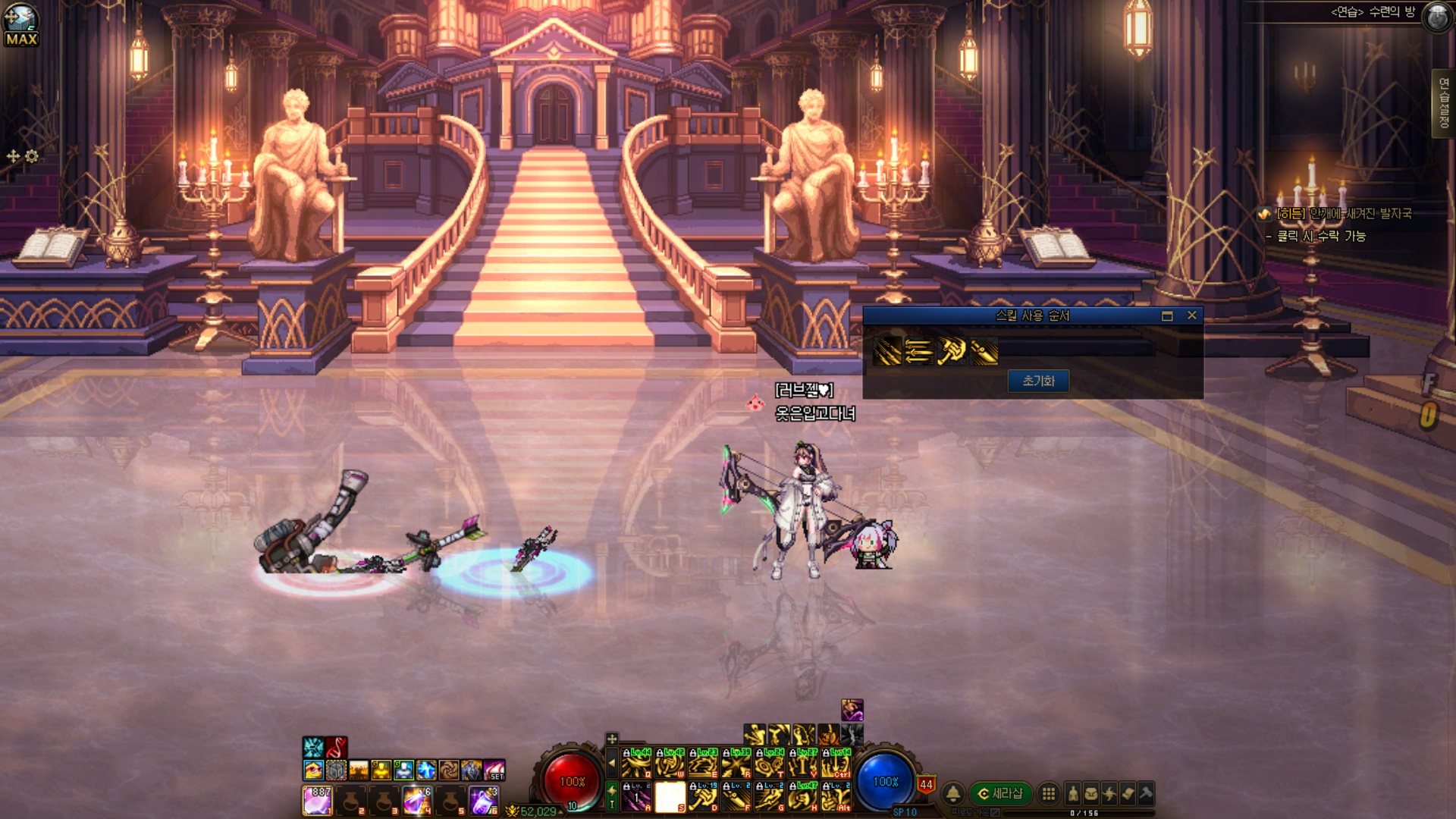Activate the skill bound to Ctrl

click(836, 763)
